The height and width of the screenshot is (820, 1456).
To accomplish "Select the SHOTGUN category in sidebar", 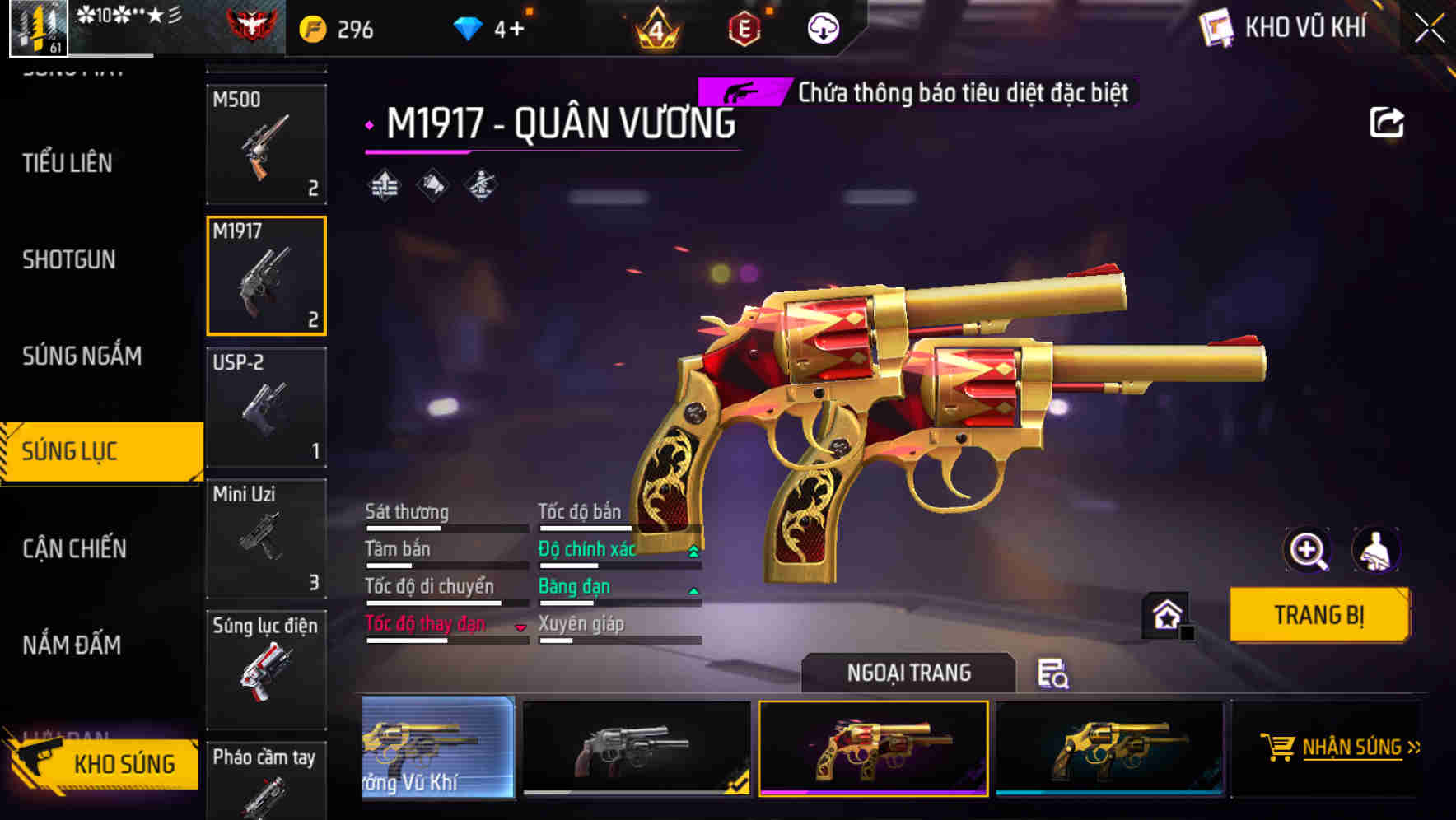I will click(x=69, y=259).
